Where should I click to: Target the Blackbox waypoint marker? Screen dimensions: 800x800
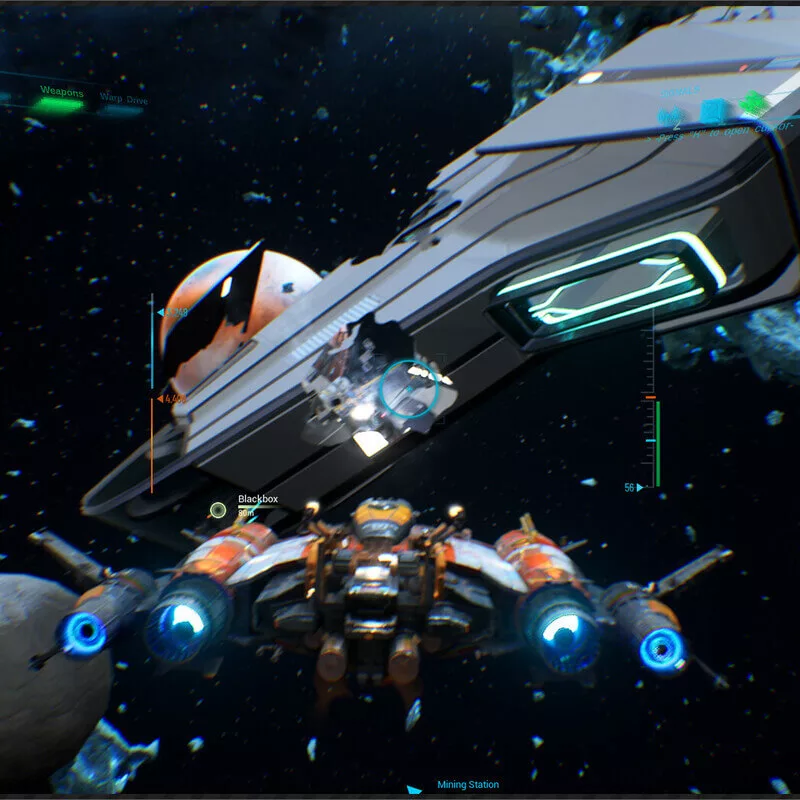[217, 510]
